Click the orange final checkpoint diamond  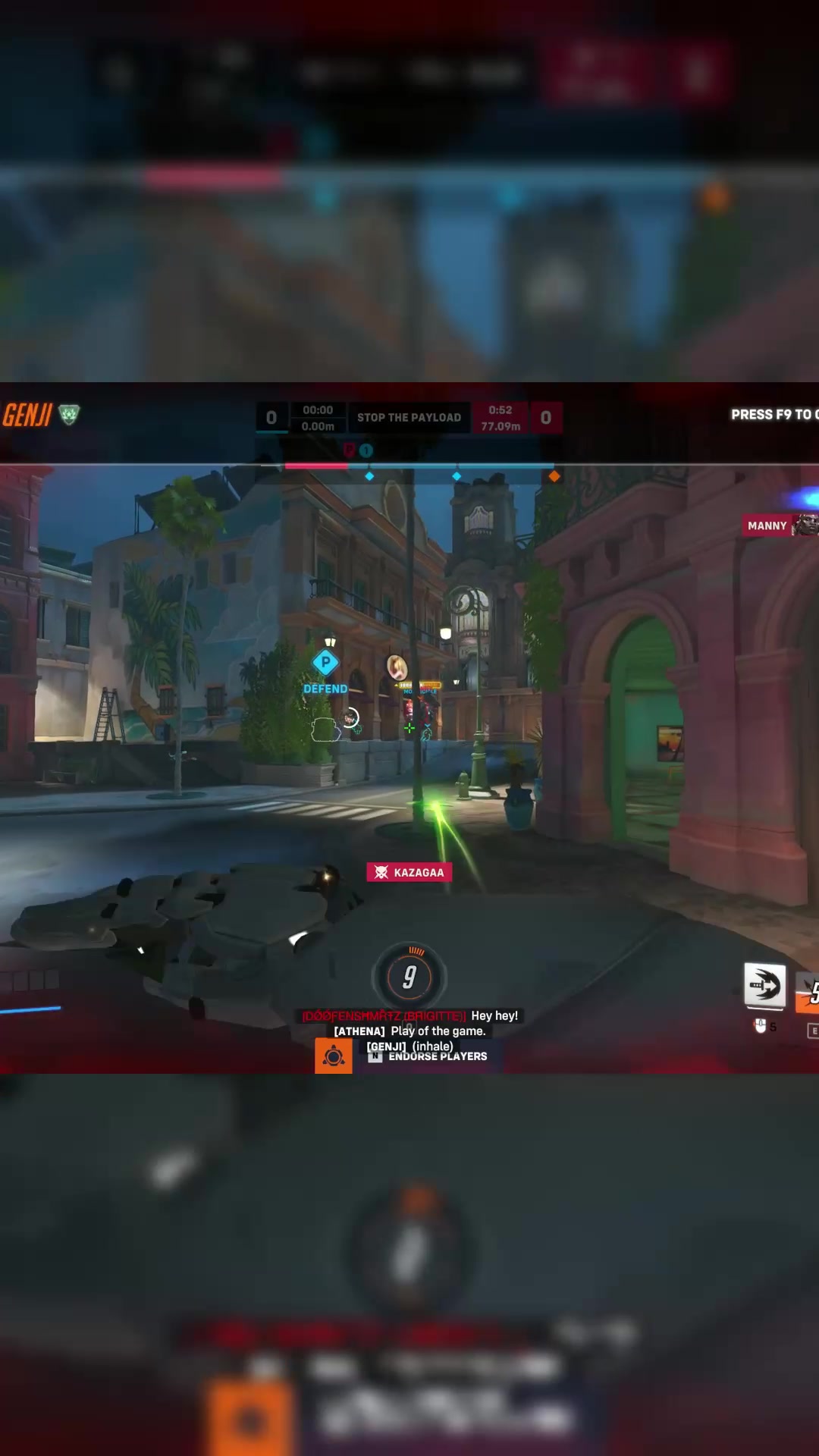tap(554, 476)
